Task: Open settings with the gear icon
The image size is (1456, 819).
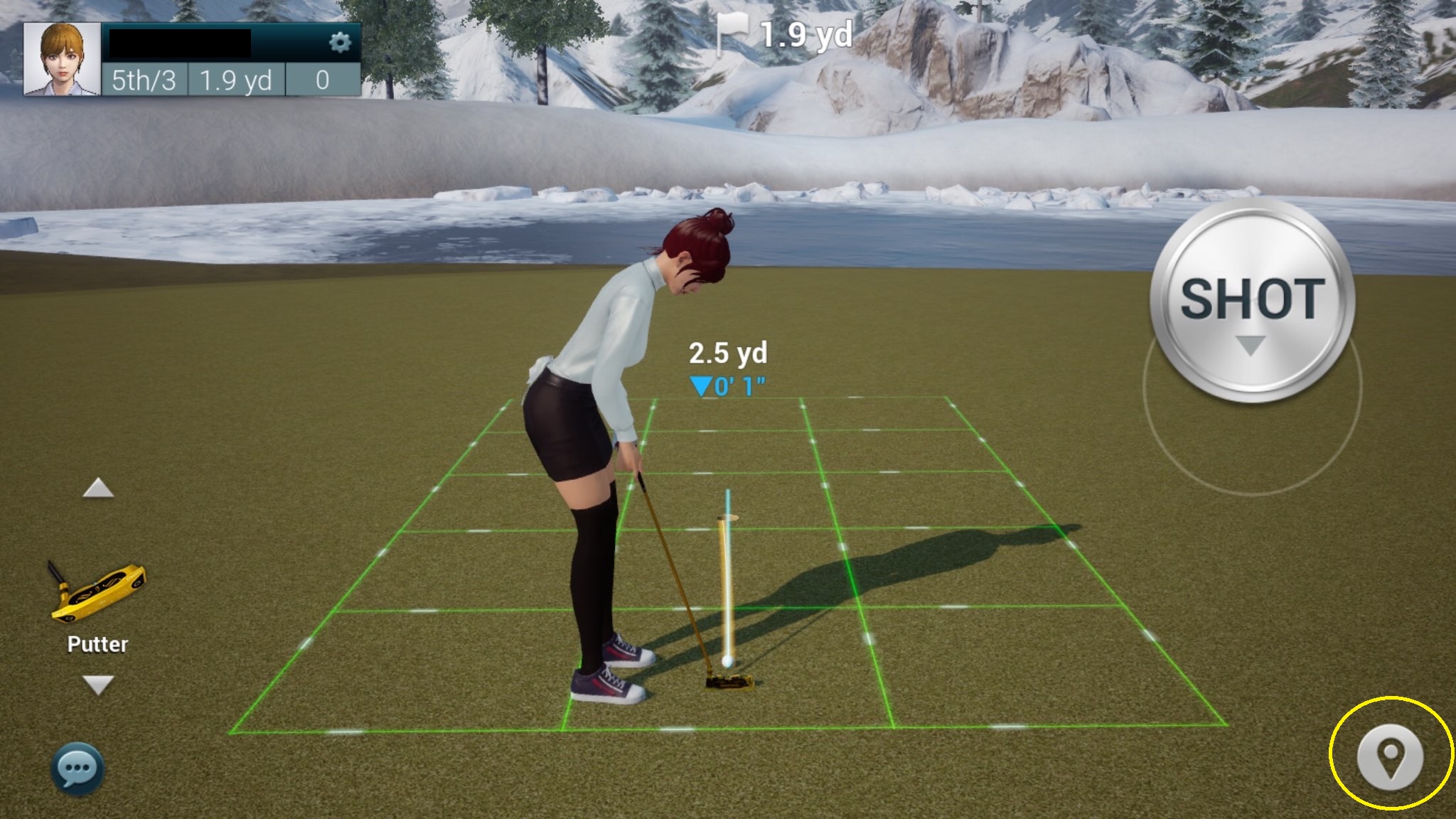Action: point(340,43)
